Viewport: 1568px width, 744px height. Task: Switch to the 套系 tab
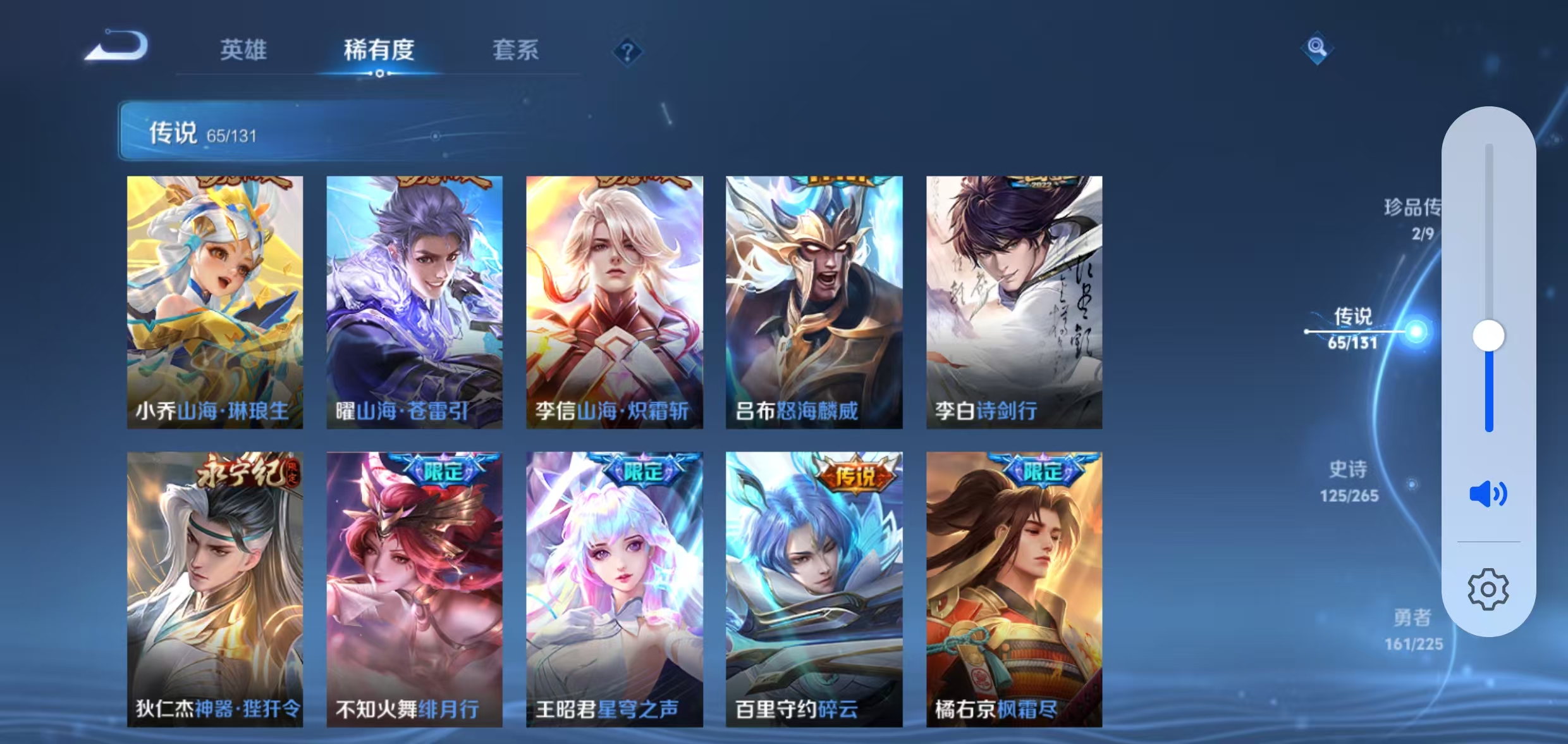[516, 51]
